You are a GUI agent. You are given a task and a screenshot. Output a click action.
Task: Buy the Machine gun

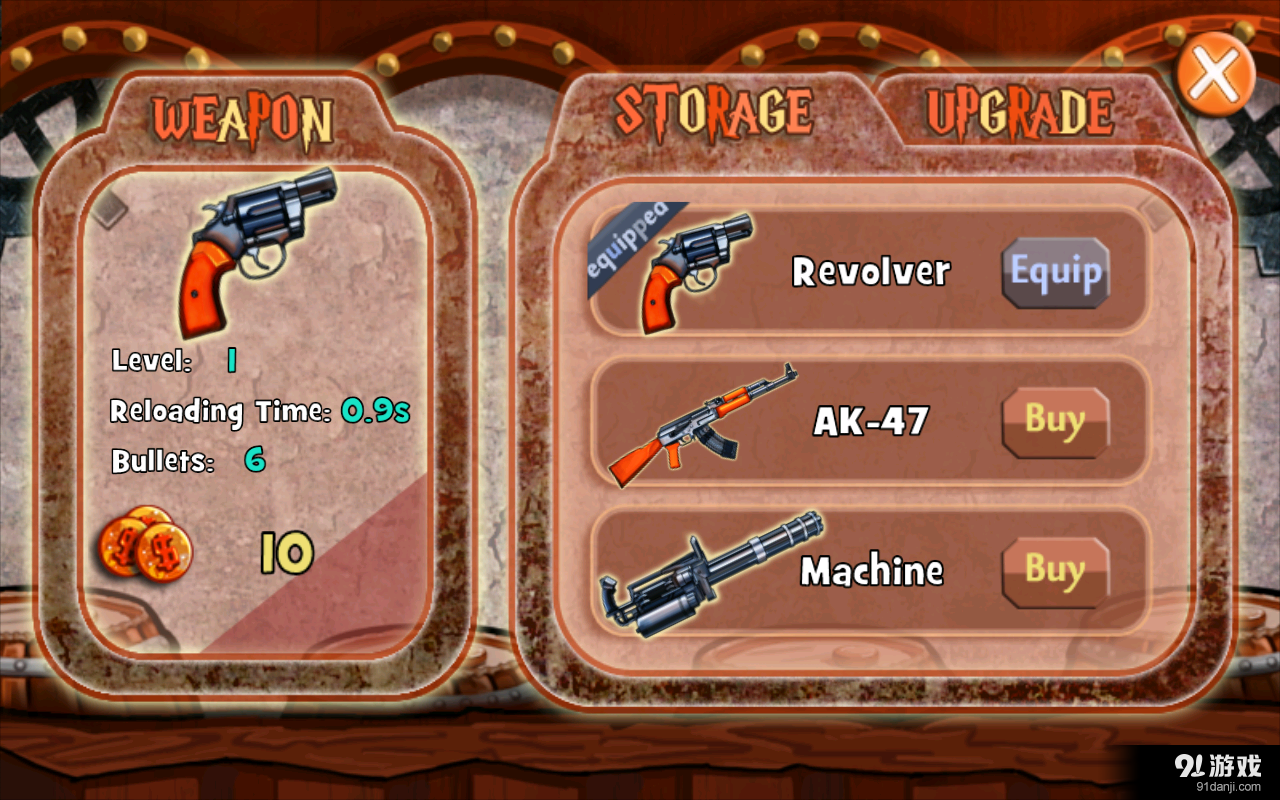coord(1055,571)
